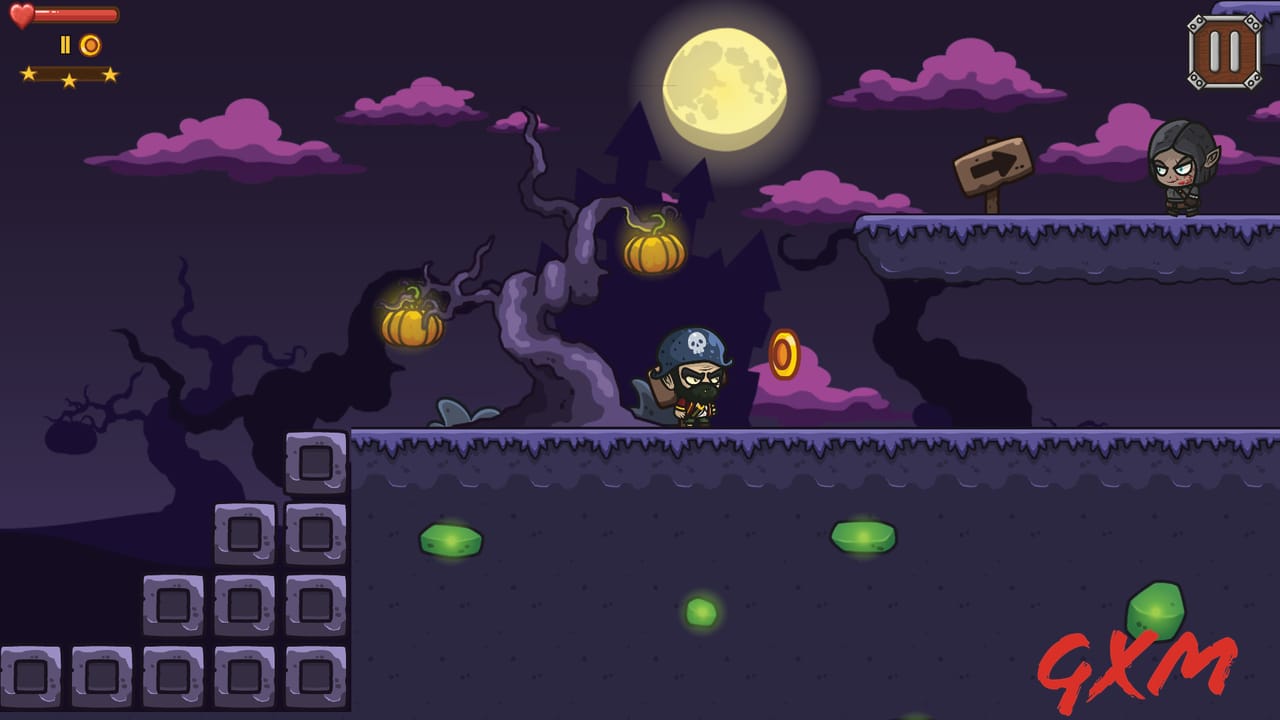Screen dimensions: 1280x720
Task: Click the green slime blob under the platform
Action: (x=448, y=538)
